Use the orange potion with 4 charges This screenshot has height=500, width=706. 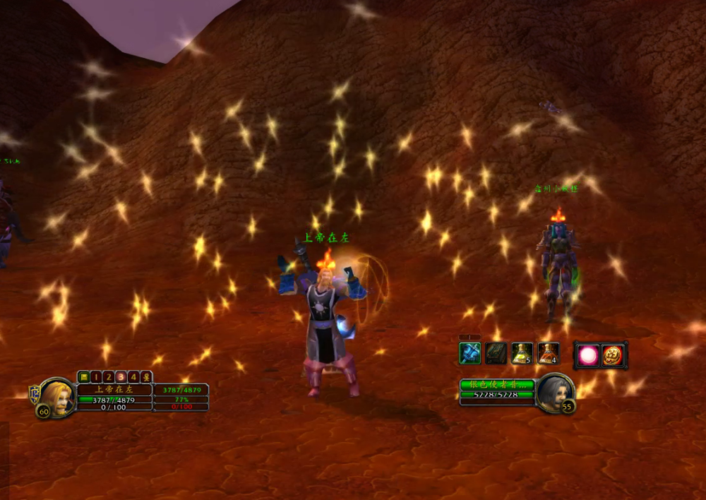[548, 353]
